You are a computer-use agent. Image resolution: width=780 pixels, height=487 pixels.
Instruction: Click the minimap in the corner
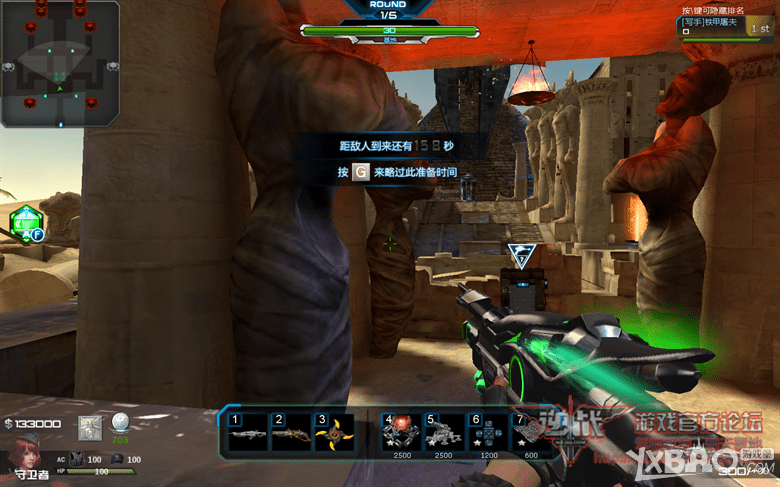click(59, 62)
